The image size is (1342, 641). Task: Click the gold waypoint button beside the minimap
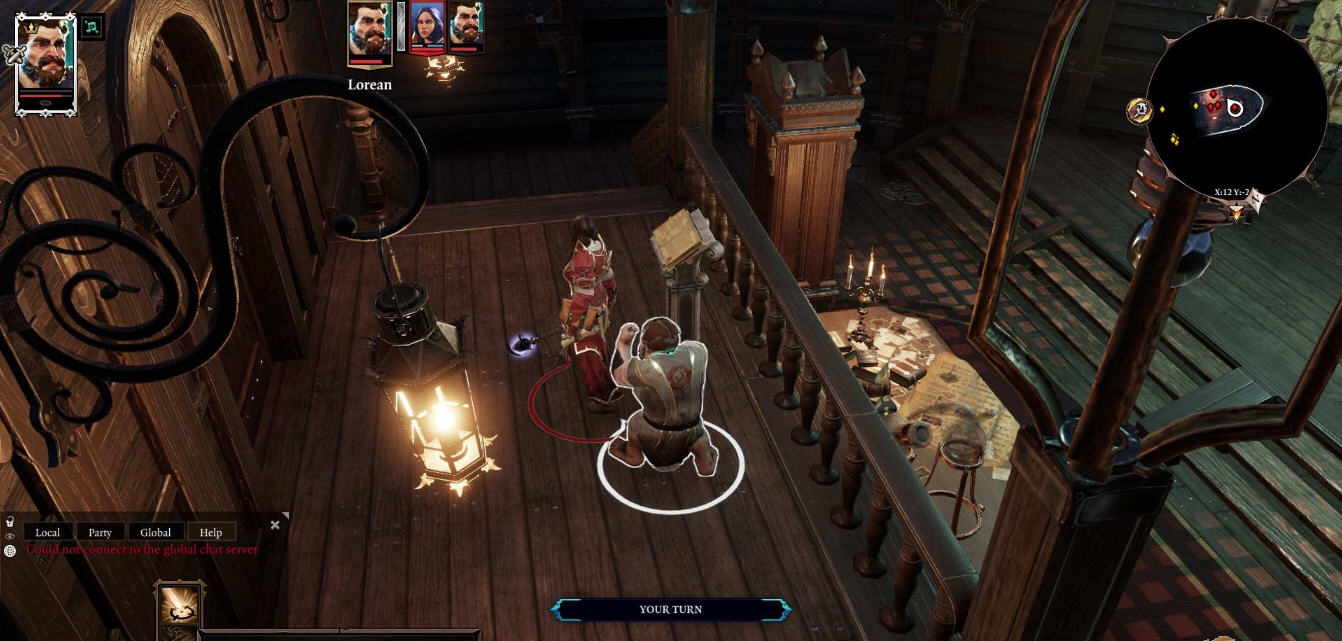pos(1139,111)
